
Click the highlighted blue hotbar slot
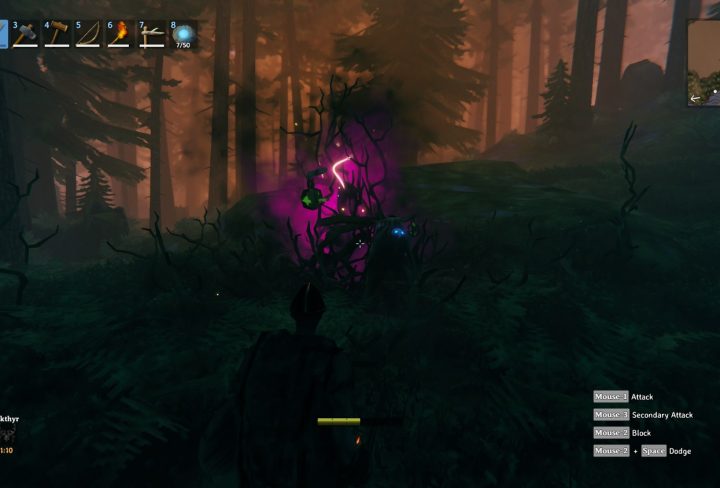click(x=3, y=34)
